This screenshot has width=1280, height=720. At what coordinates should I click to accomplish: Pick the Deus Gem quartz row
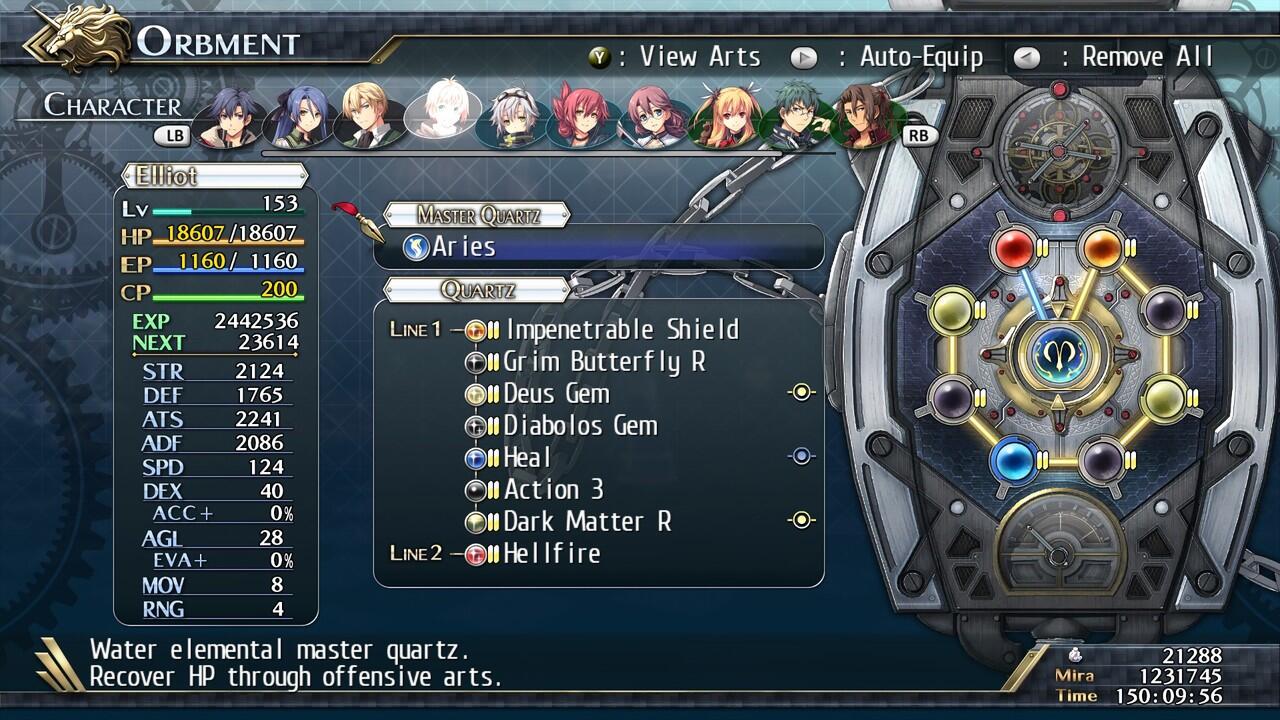pyautogui.click(x=556, y=393)
